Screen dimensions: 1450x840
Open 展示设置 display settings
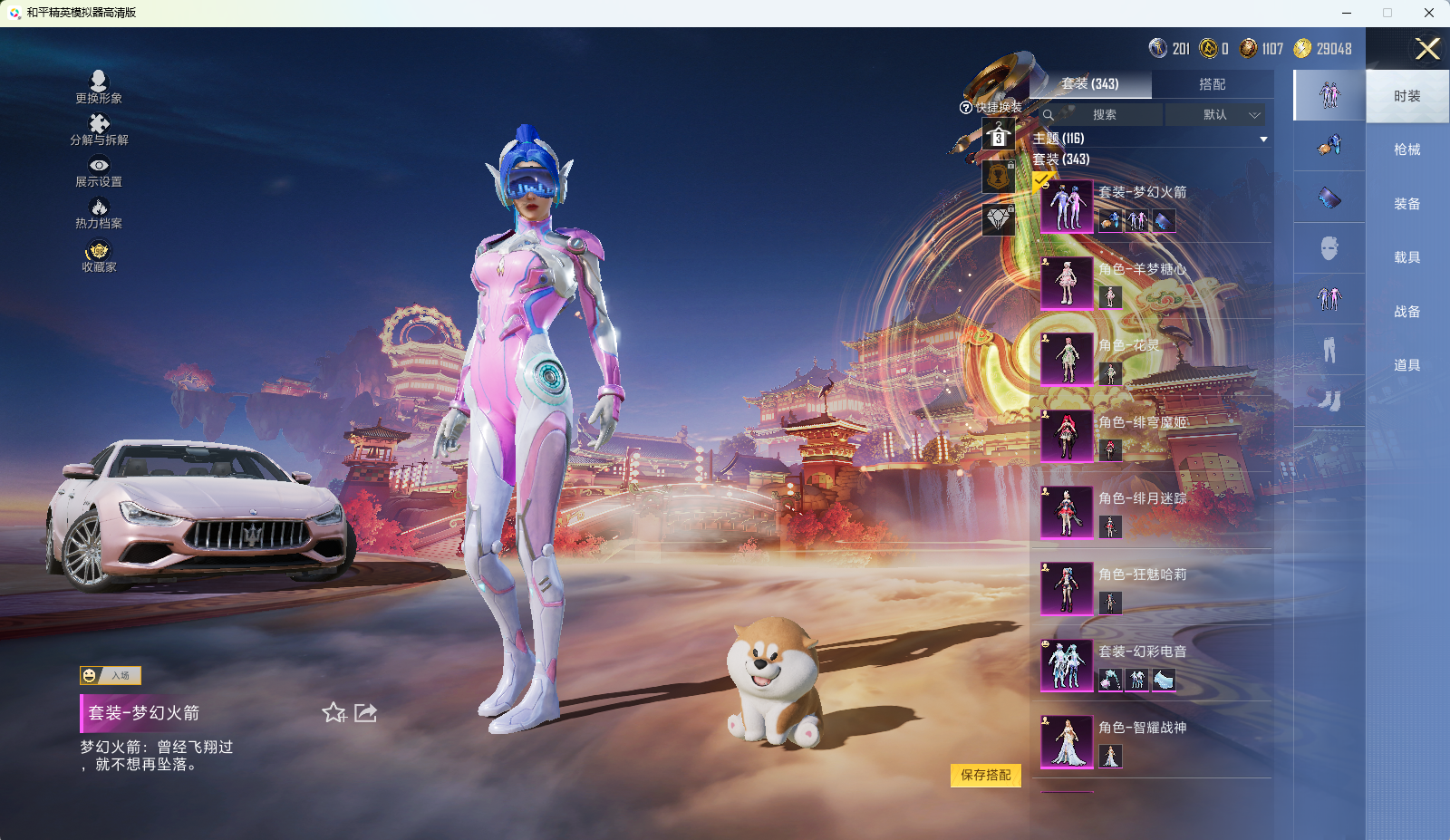click(99, 171)
